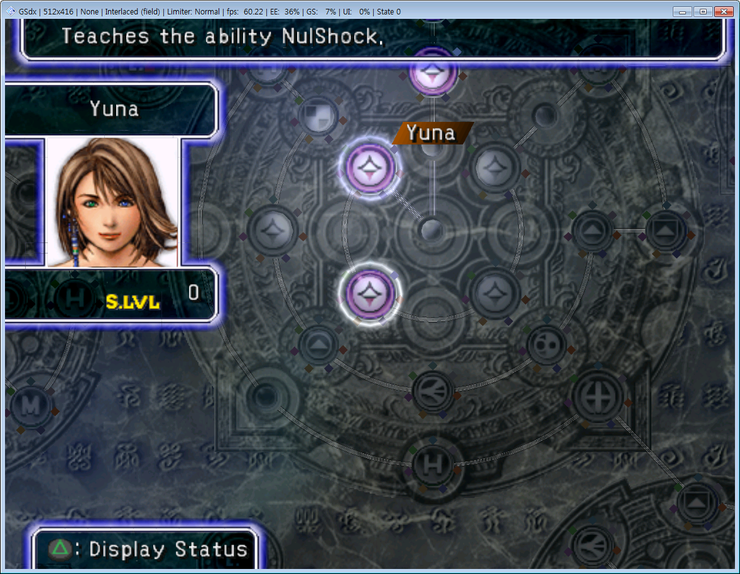
Task: Click the orange Yuna position marker
Action: [431, 133]
